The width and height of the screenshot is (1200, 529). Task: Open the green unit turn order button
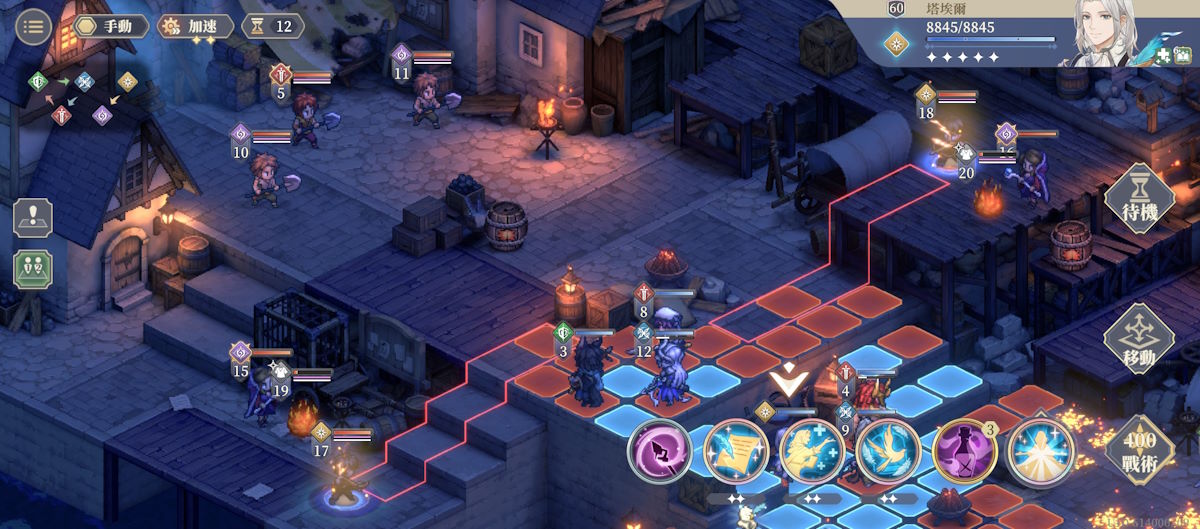[33, 269]
